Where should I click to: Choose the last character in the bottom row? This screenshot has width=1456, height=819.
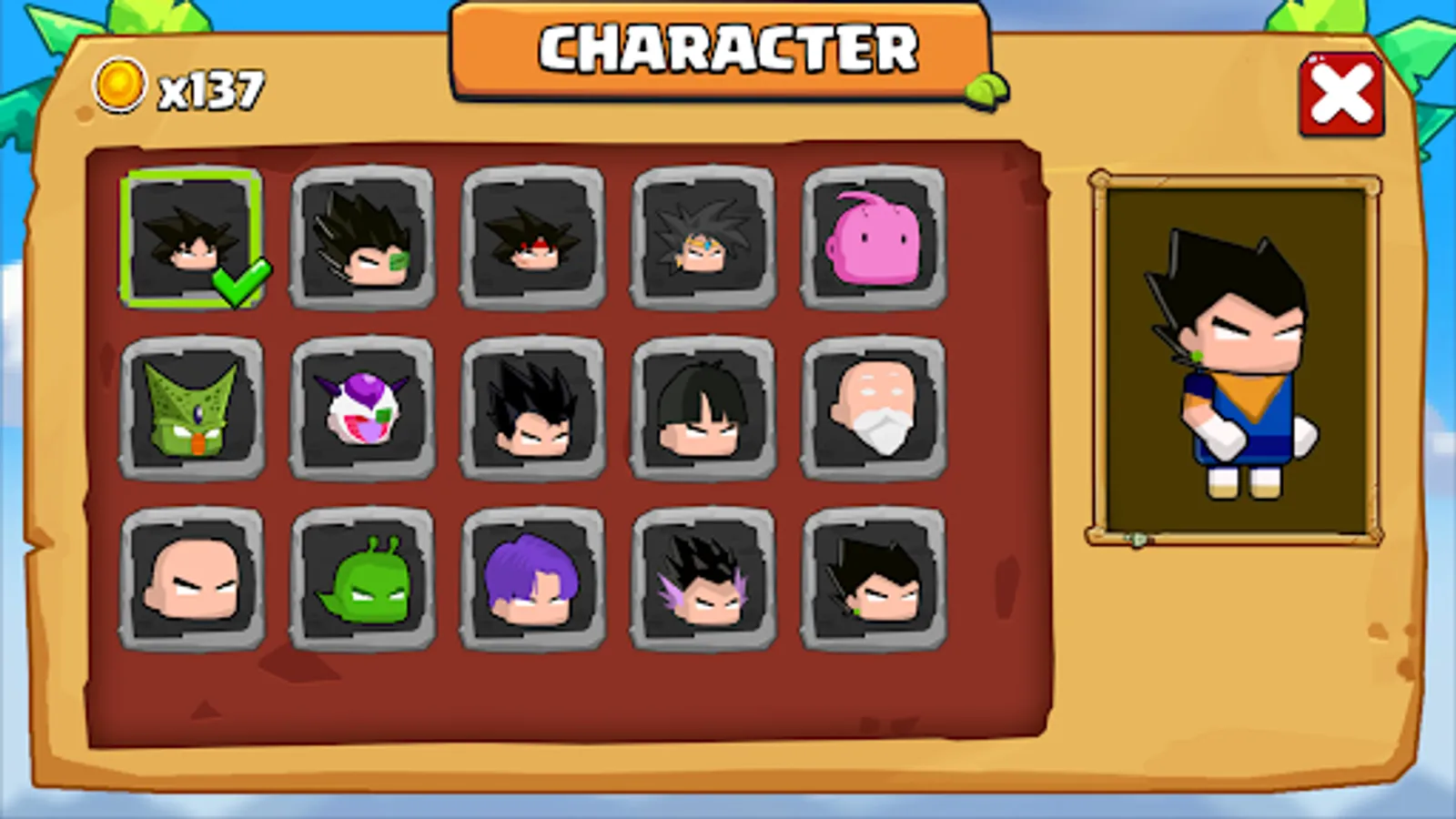tap(875, 587)
